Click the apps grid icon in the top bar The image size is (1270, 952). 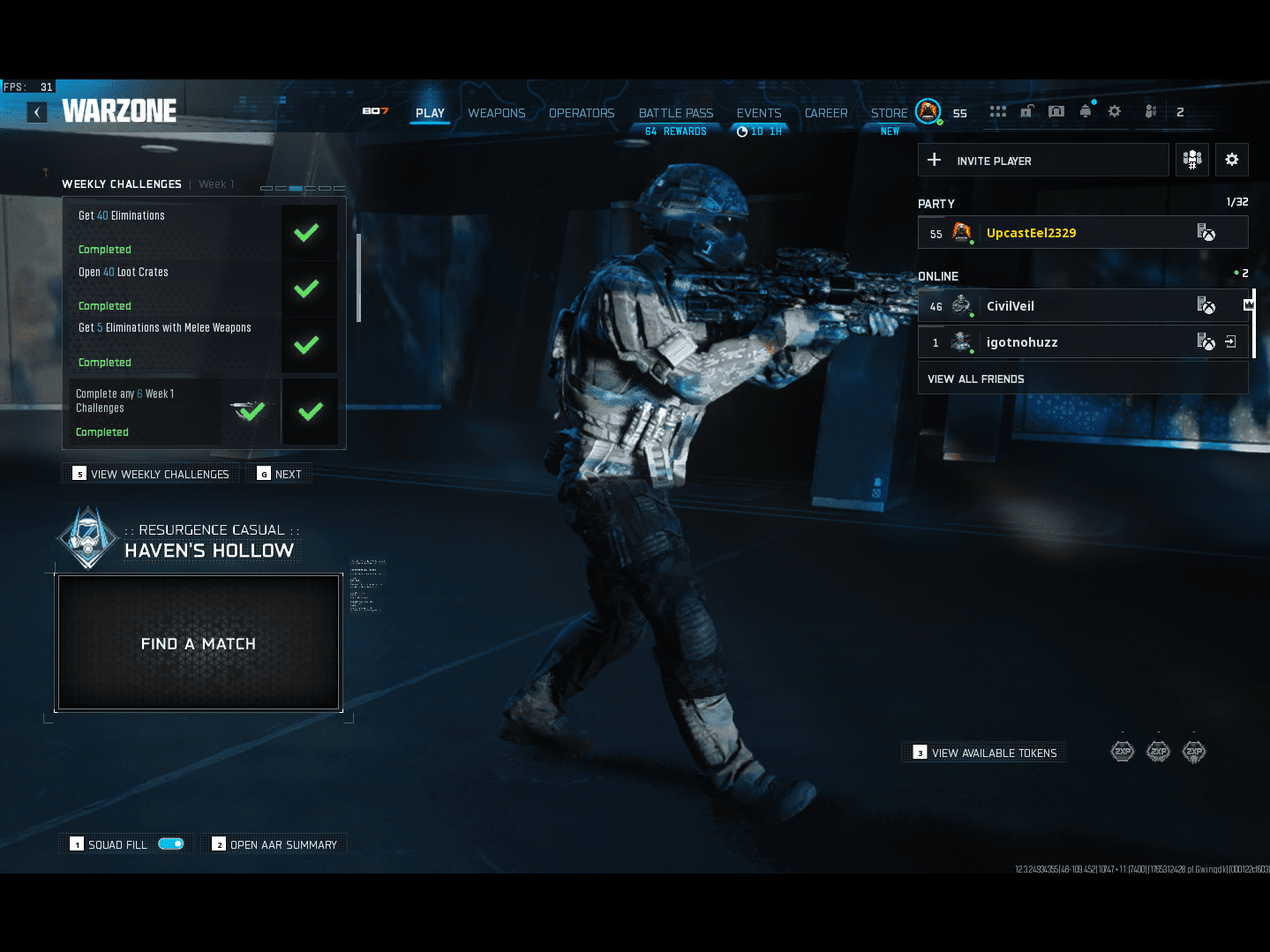point(997,111)
